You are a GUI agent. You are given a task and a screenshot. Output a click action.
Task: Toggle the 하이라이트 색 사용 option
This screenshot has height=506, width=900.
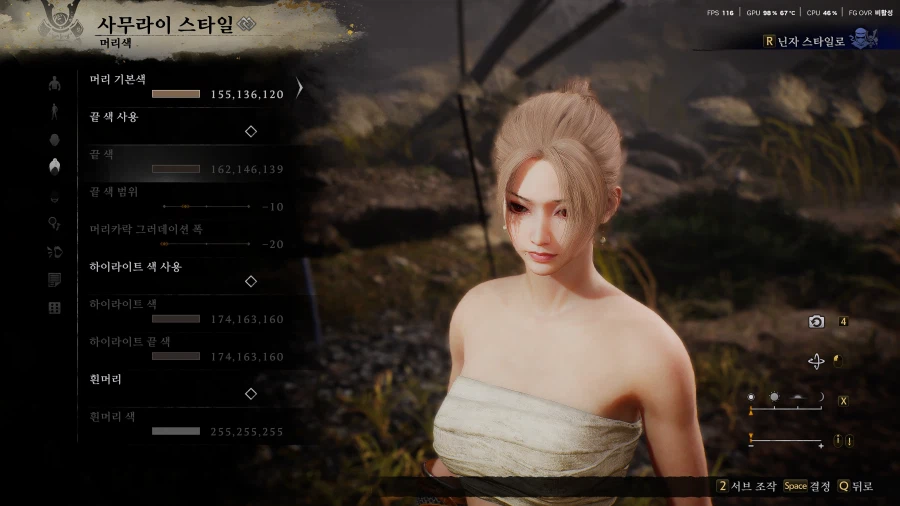pyautogui.click(x=251, y=281)
